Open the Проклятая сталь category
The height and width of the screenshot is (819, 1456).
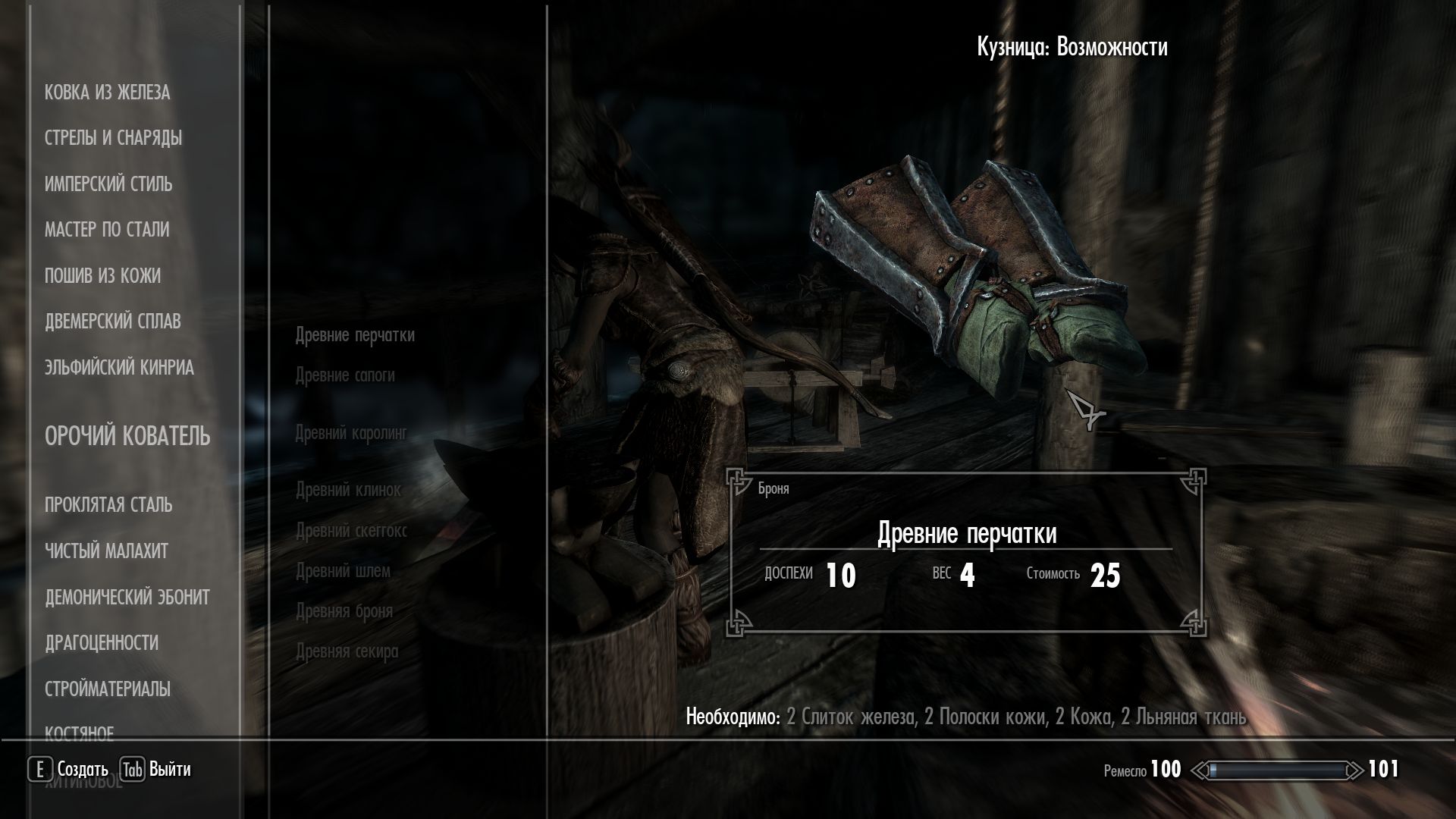pos(108,505)
